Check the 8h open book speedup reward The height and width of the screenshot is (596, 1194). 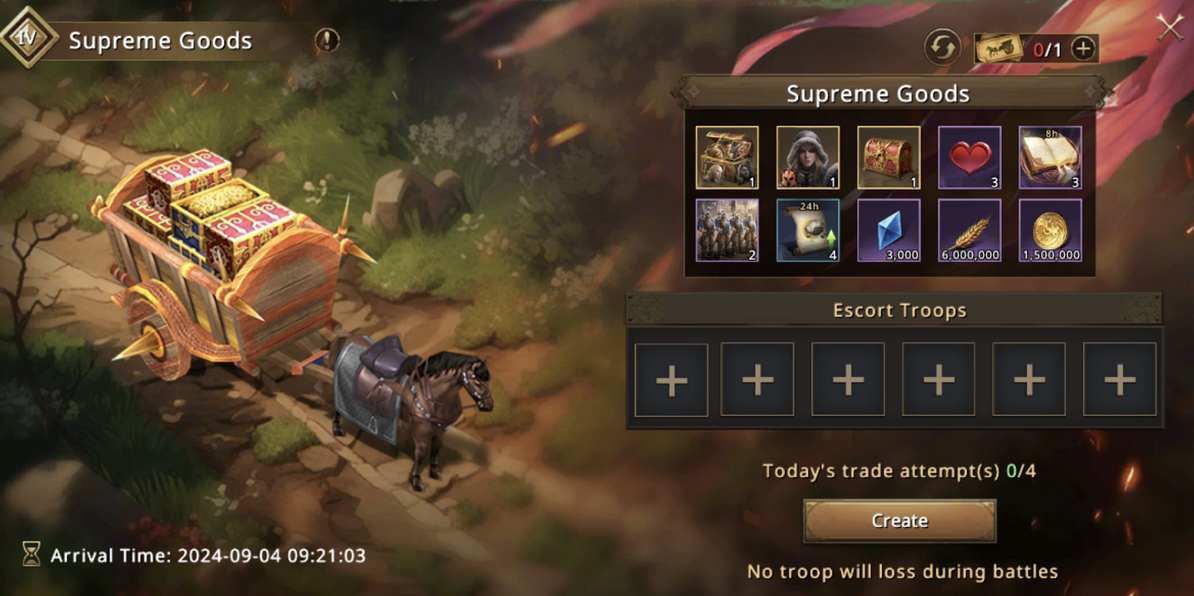pyautogui.click(x=1050, y=158)
